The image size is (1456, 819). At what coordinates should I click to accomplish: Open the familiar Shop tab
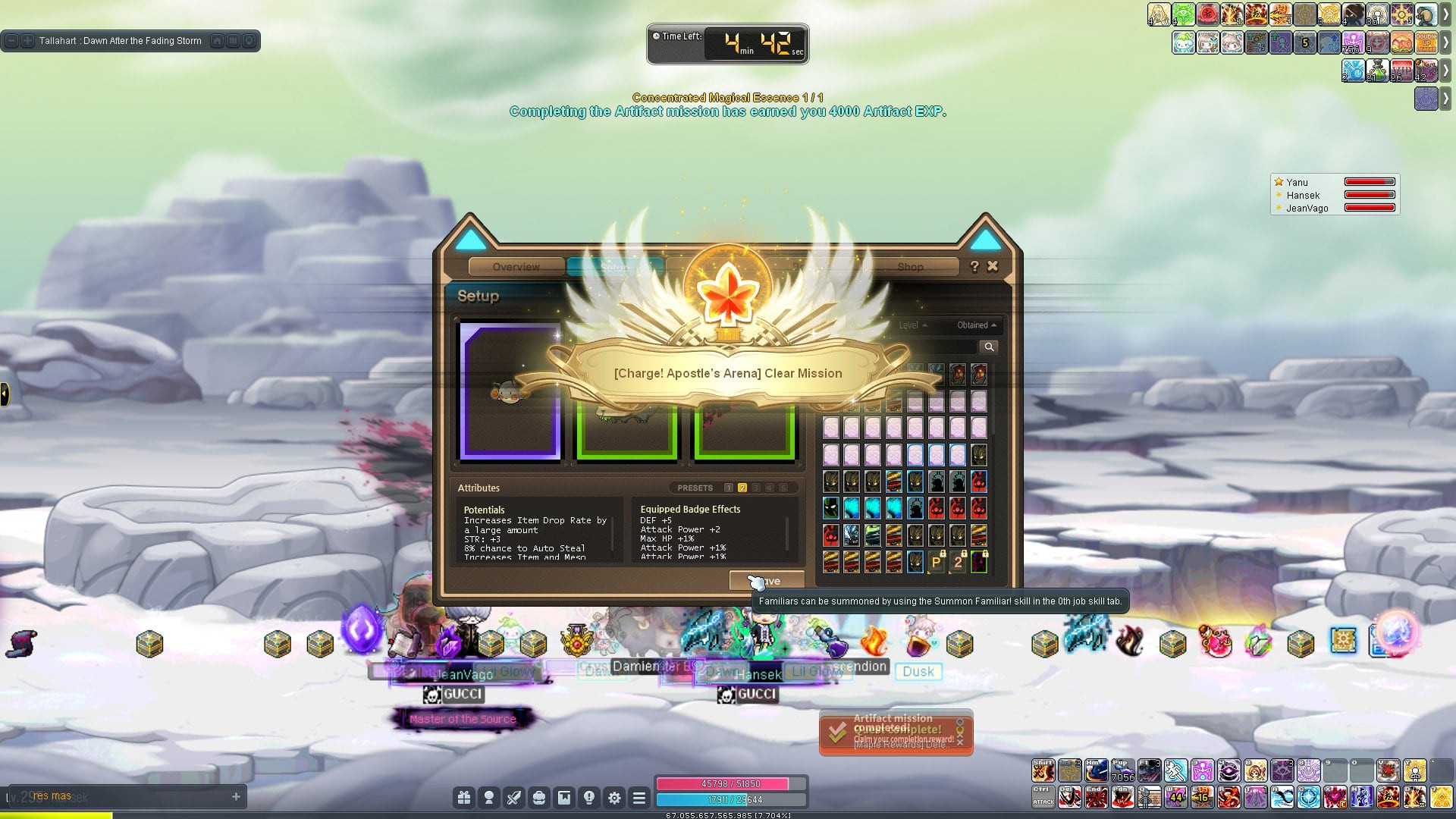[x=910, y=267]
